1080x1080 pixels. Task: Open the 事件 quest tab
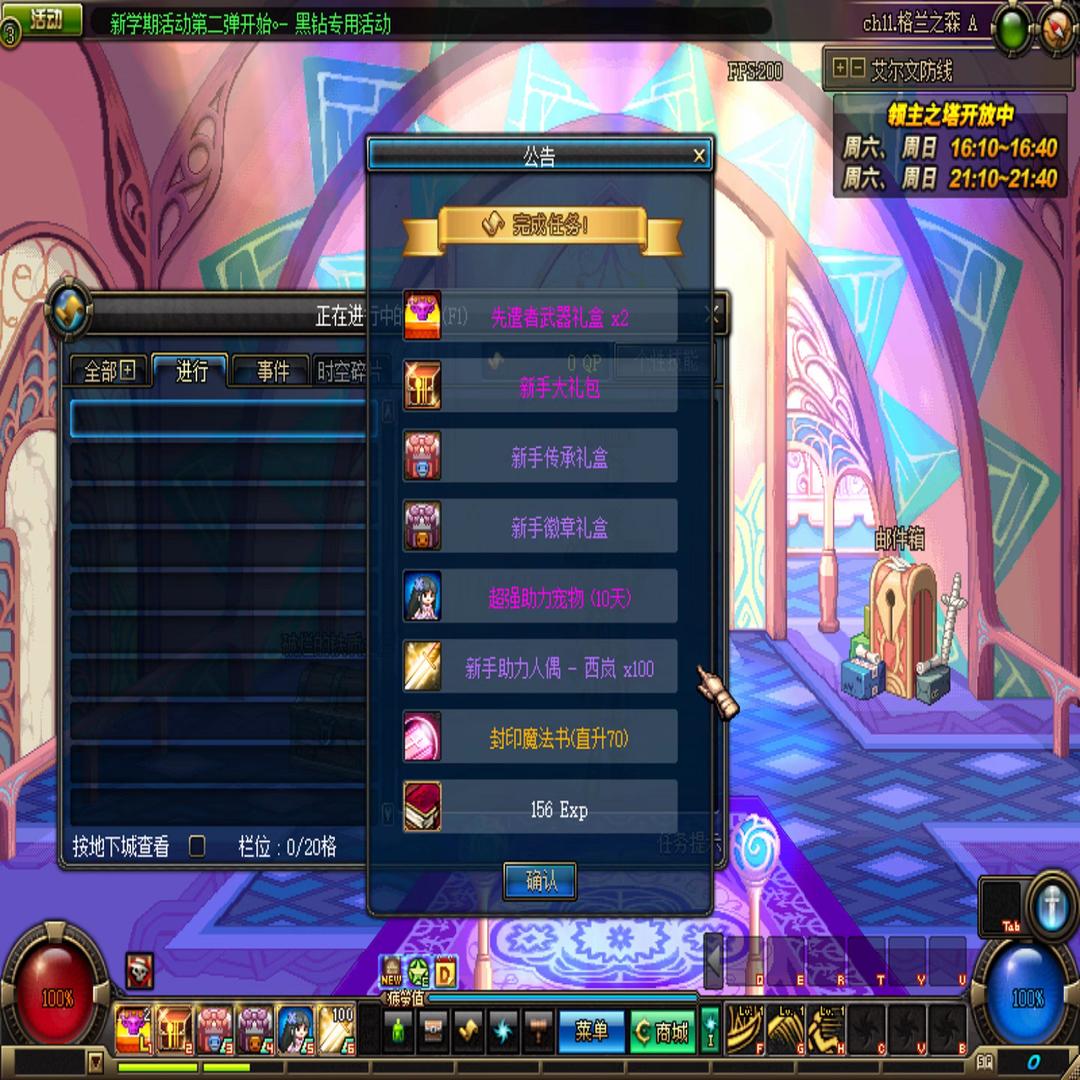(272, 372)
